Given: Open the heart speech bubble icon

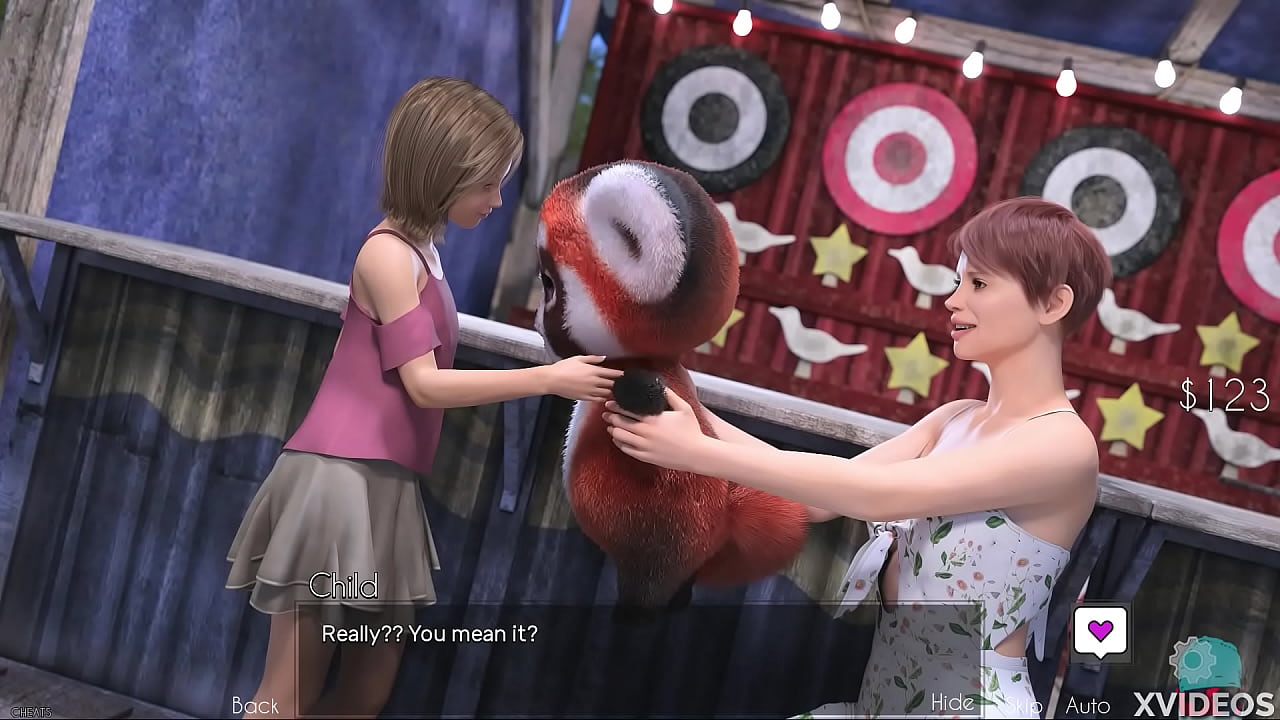Looking at the screenshot, I should [1100, 631].
